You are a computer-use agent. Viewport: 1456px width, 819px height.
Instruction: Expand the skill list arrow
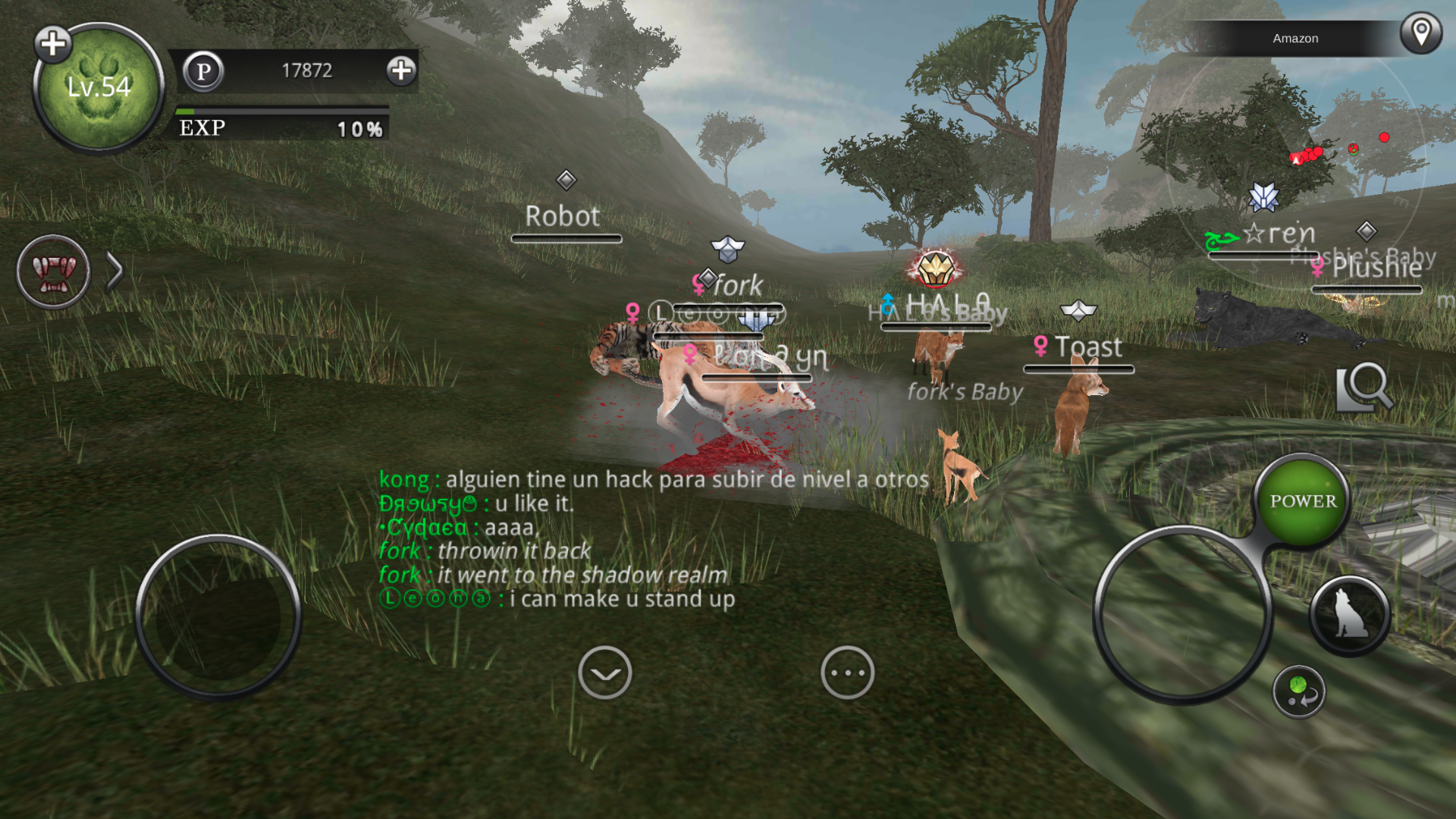coord(115,271)
